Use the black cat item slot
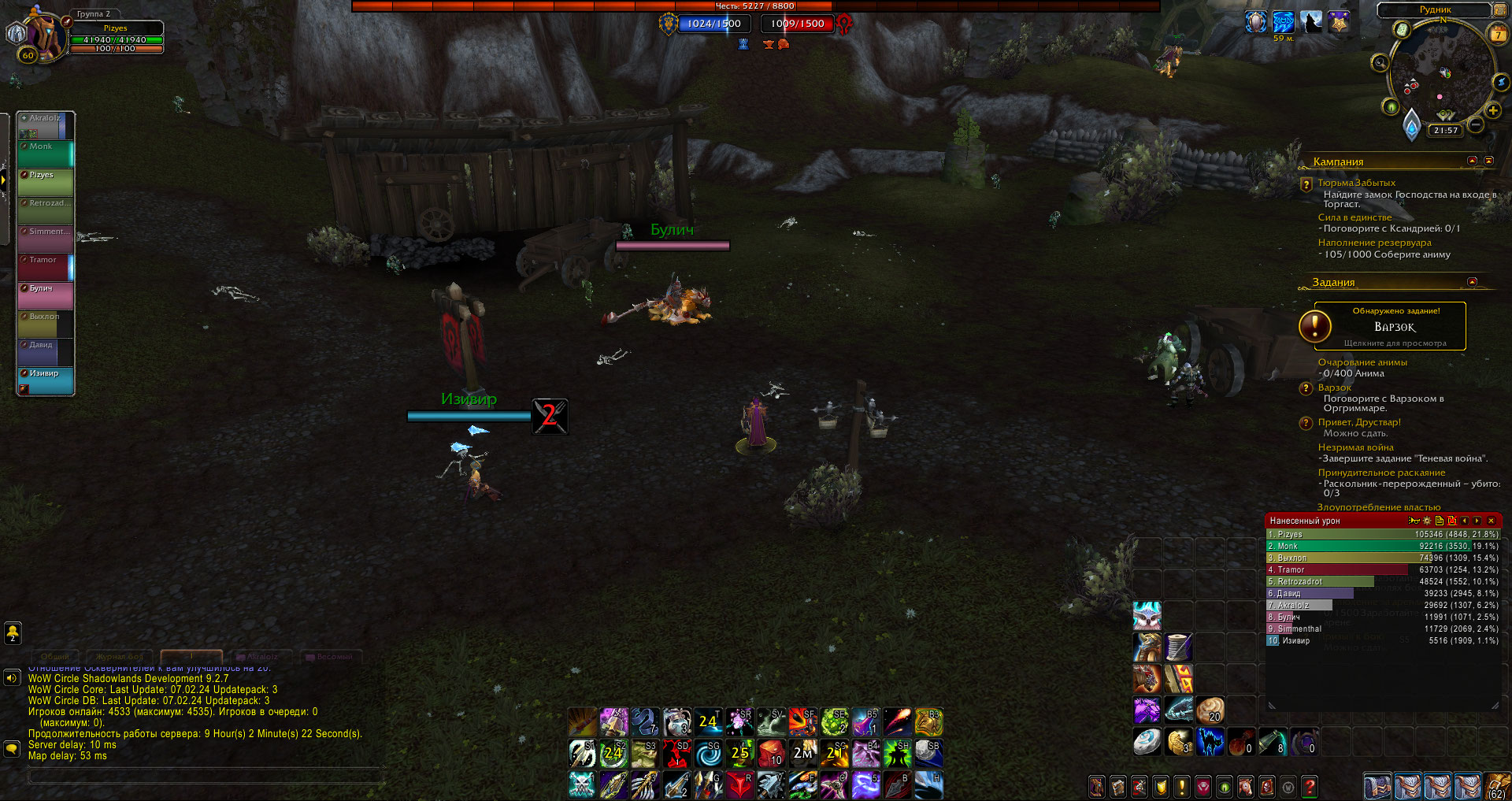The image size is (1512, 801). pos(1210,742)
